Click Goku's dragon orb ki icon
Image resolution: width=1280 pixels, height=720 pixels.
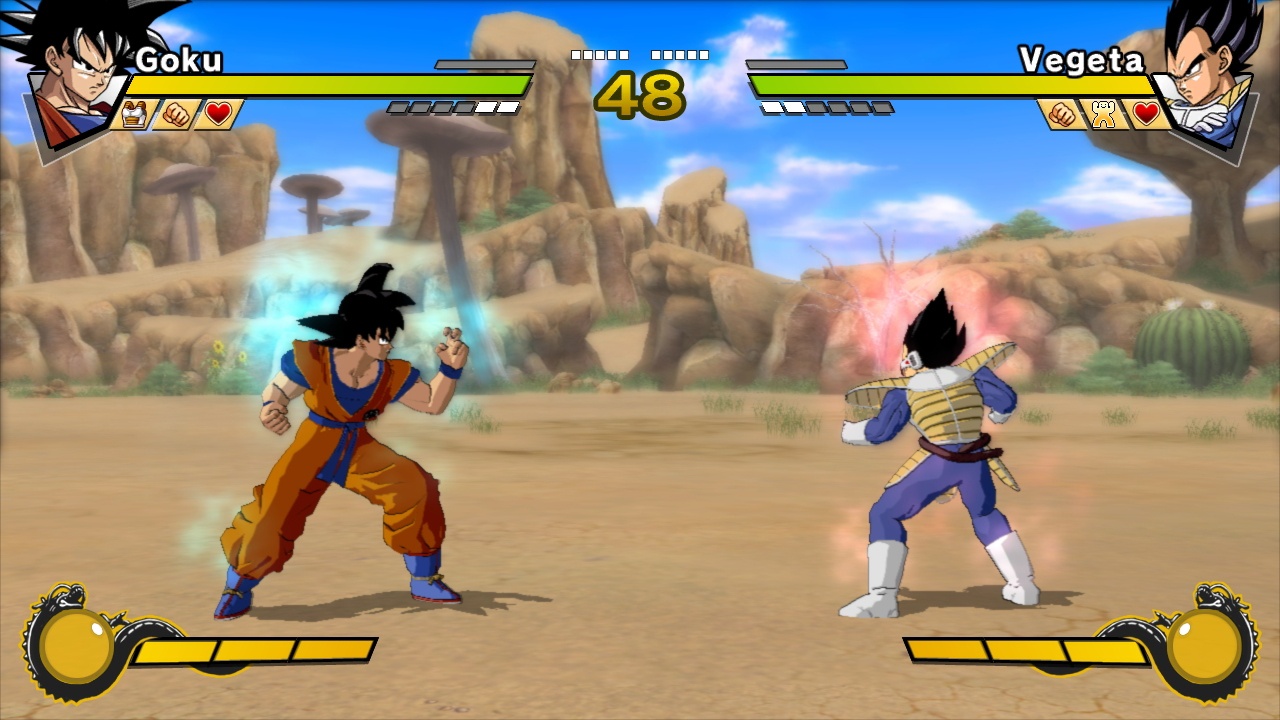point(75,645)
